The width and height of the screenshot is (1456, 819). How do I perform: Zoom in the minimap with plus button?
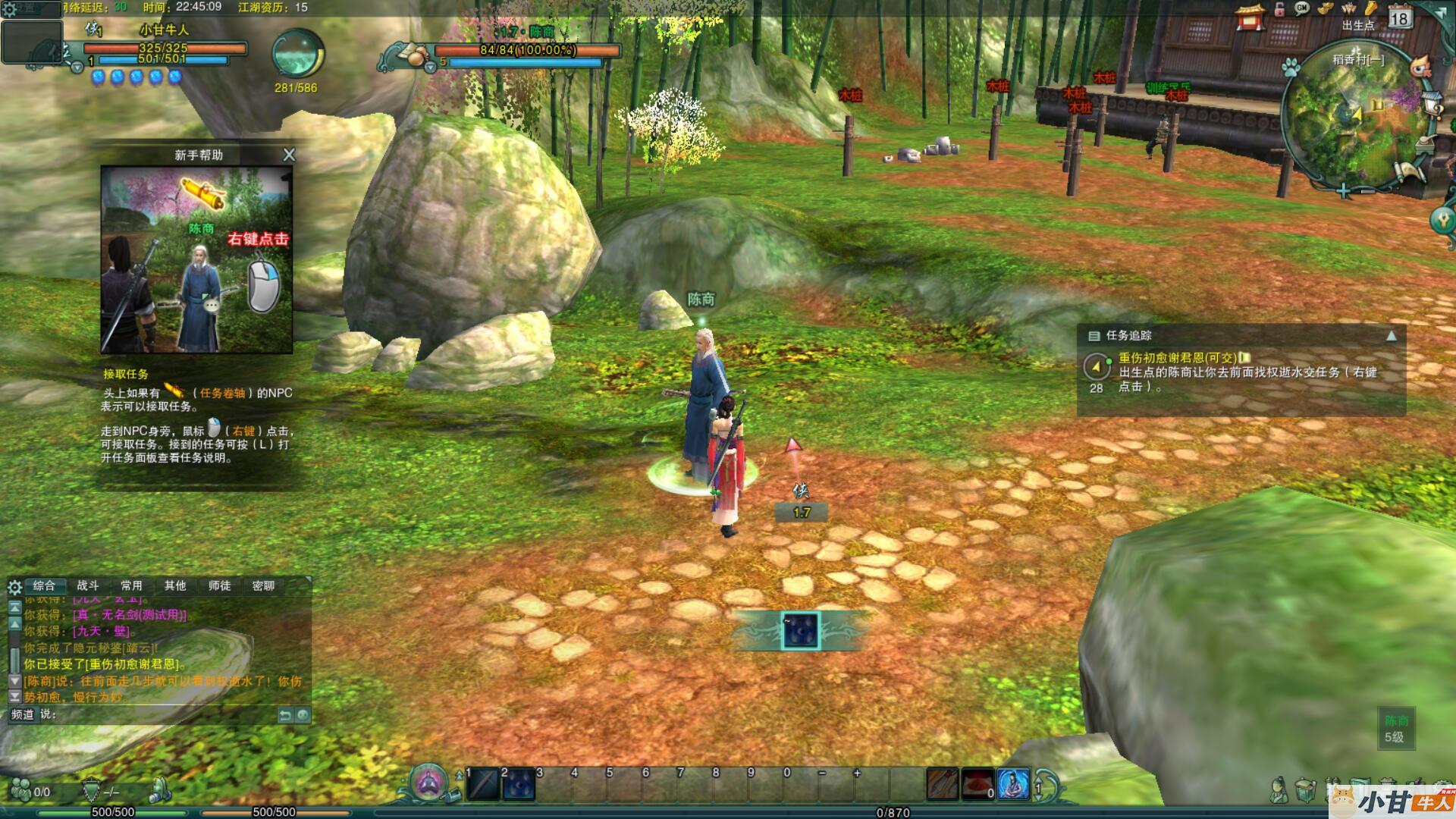click(1343, 191)
